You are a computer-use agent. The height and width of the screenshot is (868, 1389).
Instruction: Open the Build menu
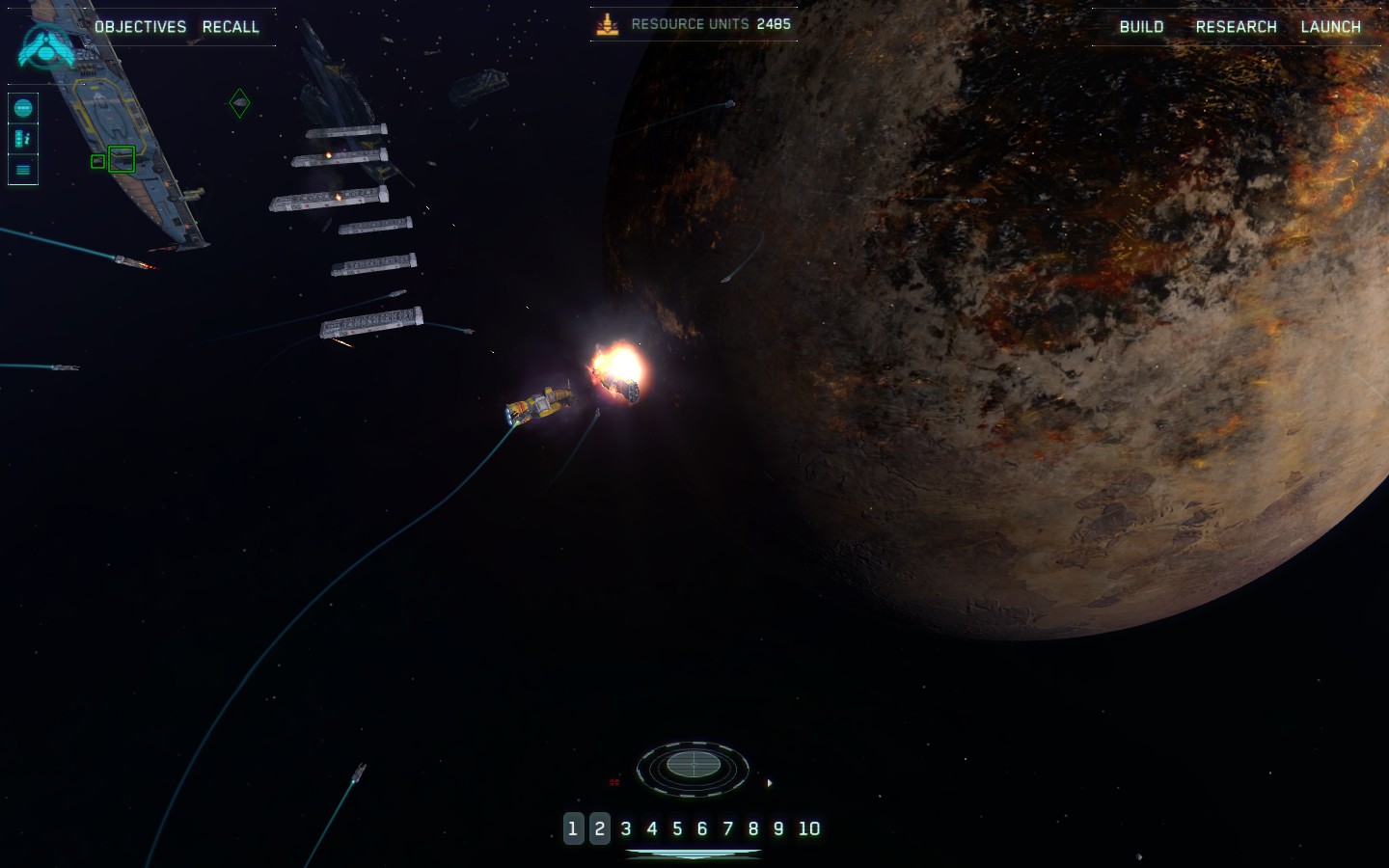1141,27
